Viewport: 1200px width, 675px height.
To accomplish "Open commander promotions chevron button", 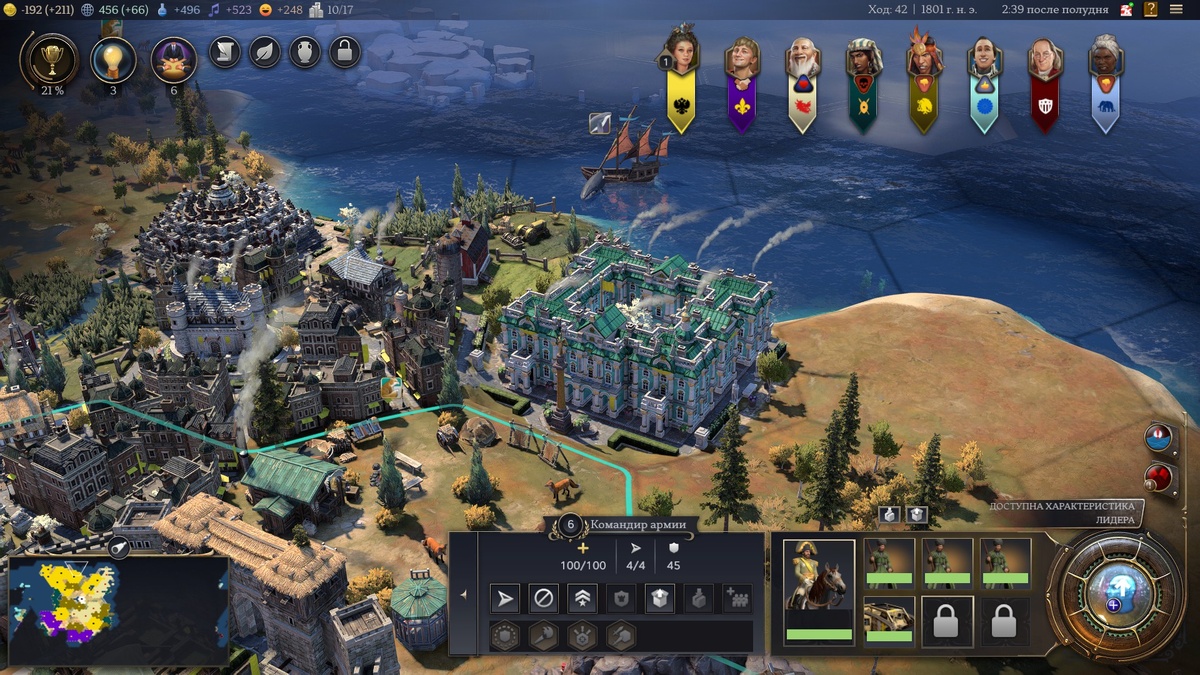I will [582, 599].
